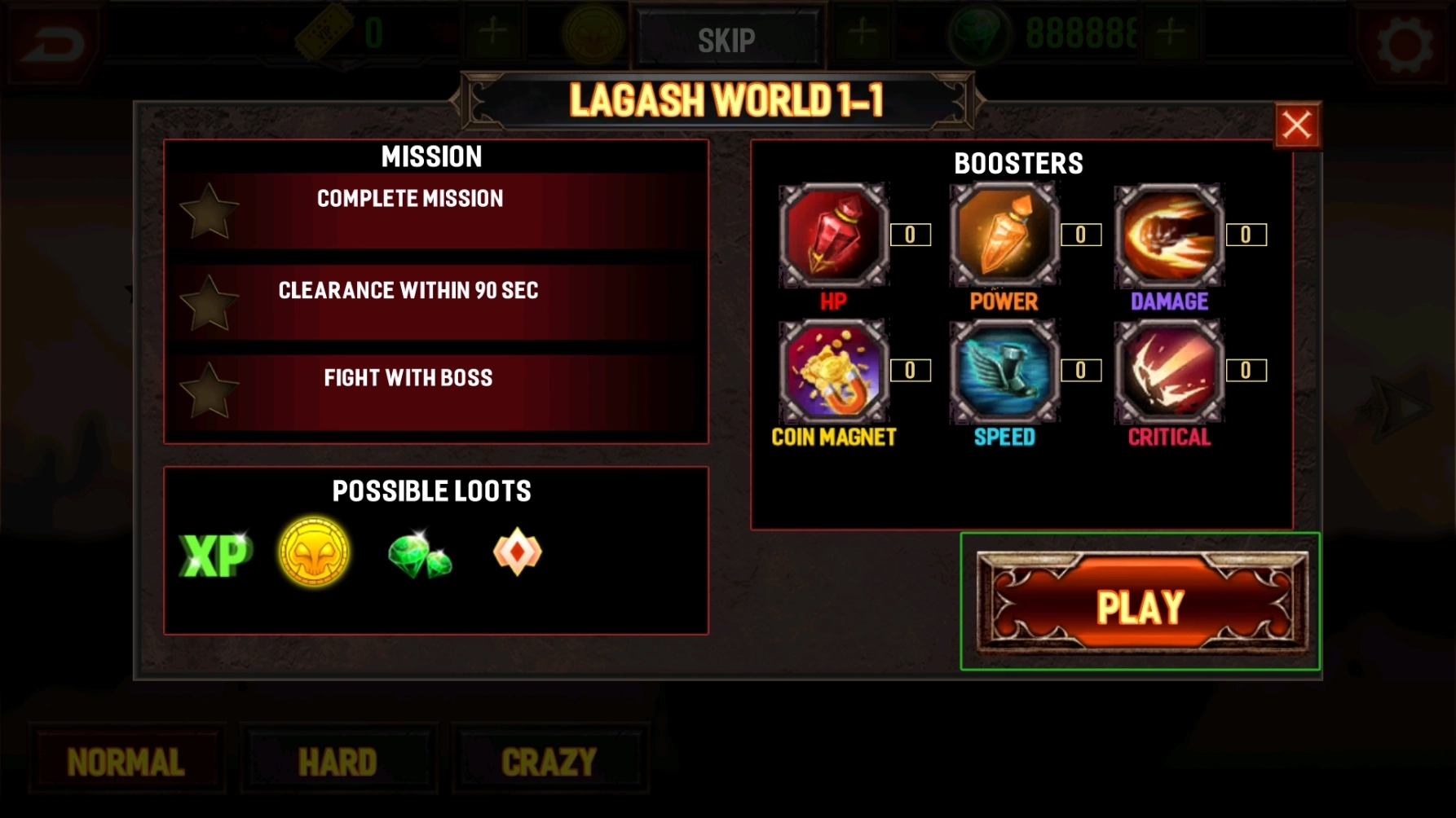
Task: Activate the Damage booster
Action: coord(1169,235)
